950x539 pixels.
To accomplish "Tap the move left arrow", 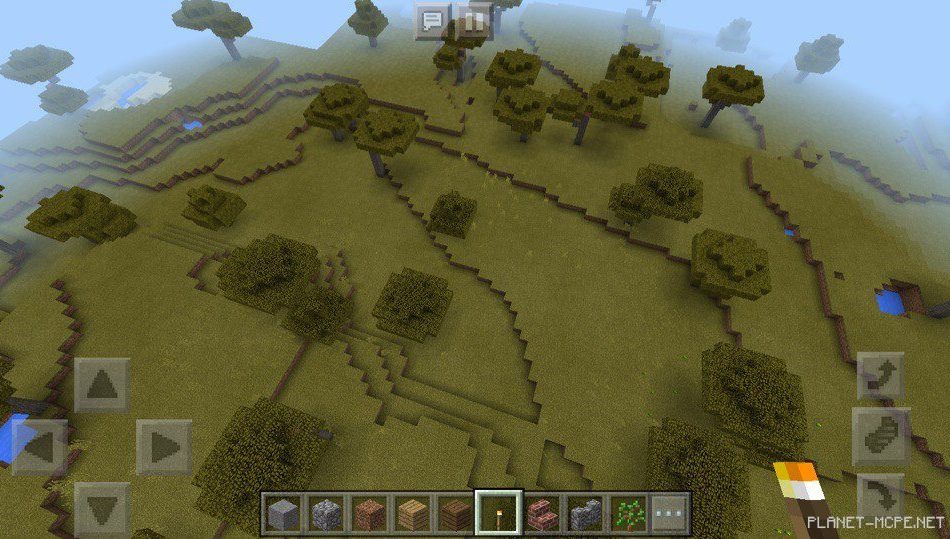I will tap(40, 446).
